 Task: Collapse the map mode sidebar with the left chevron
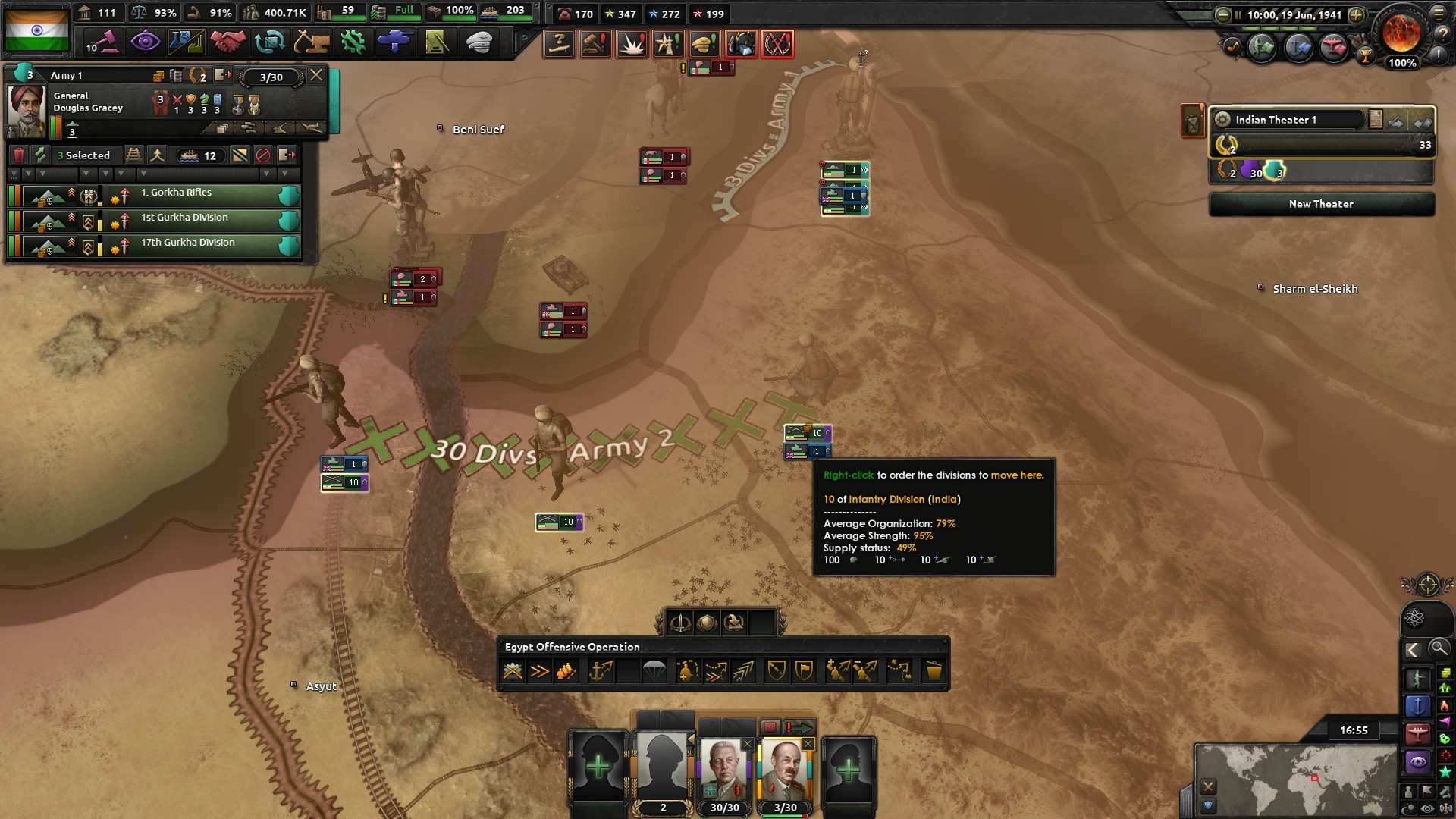(x=1412, y=650)
